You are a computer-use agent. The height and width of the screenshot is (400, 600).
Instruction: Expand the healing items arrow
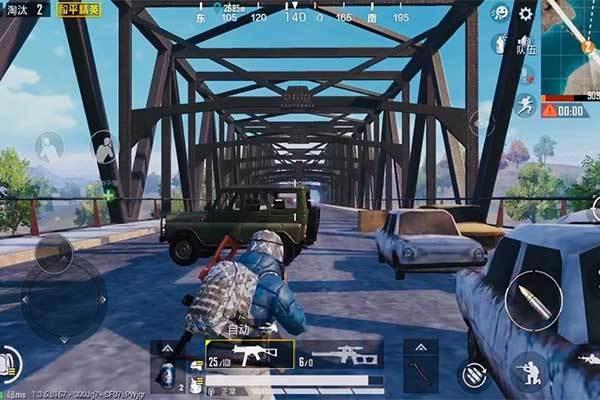click(x=167, y=346)
